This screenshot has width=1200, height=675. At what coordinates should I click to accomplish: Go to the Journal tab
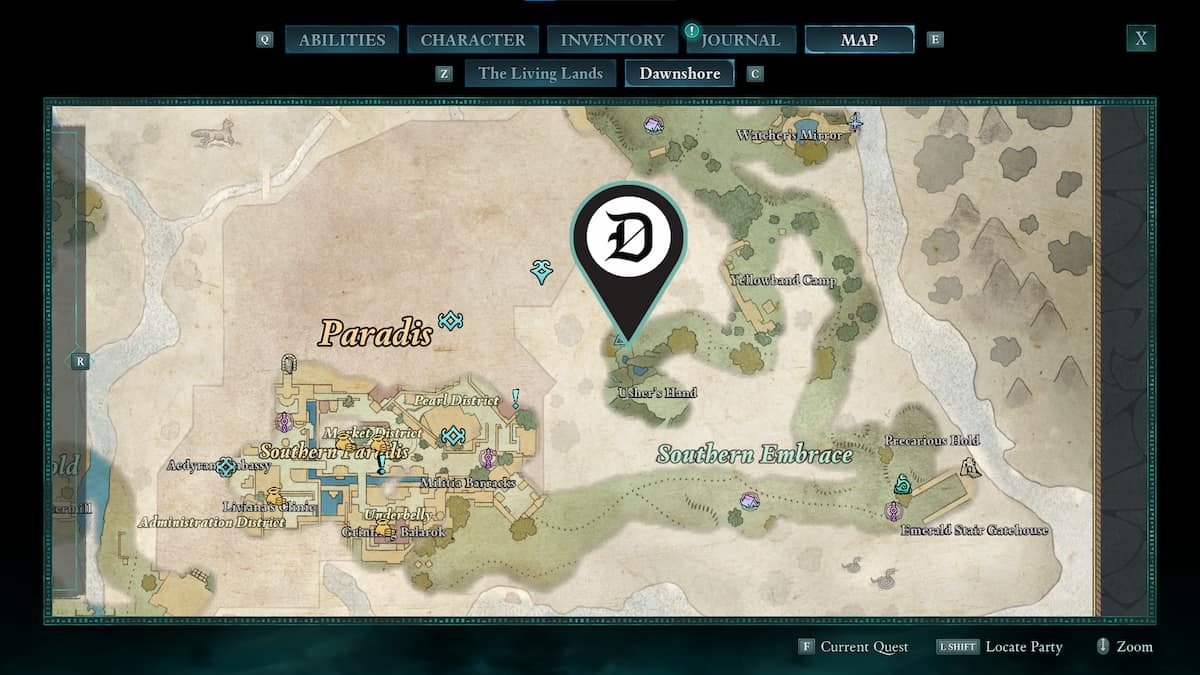coord(740,40)
